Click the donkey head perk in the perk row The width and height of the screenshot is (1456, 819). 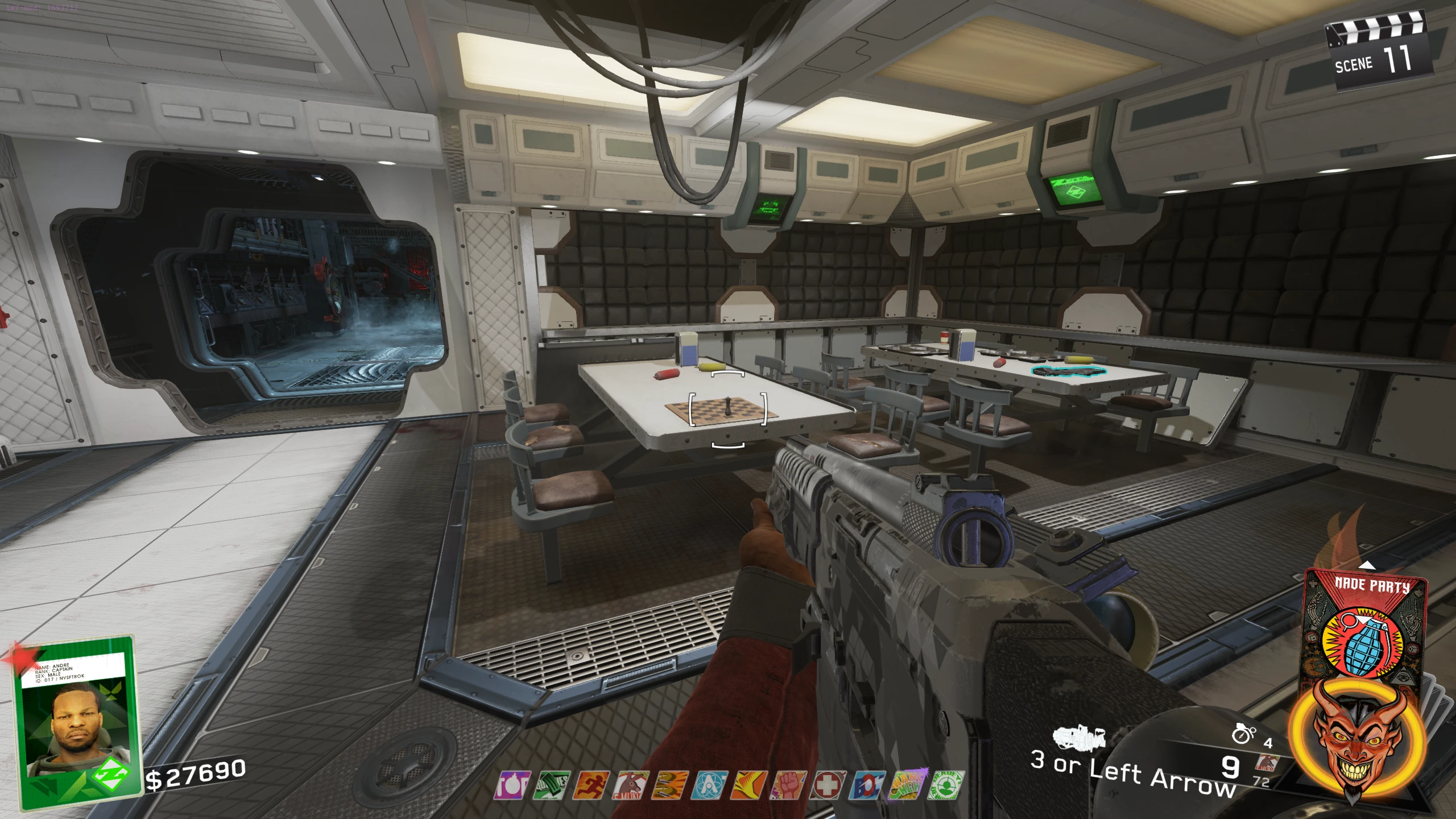[631, 785]
